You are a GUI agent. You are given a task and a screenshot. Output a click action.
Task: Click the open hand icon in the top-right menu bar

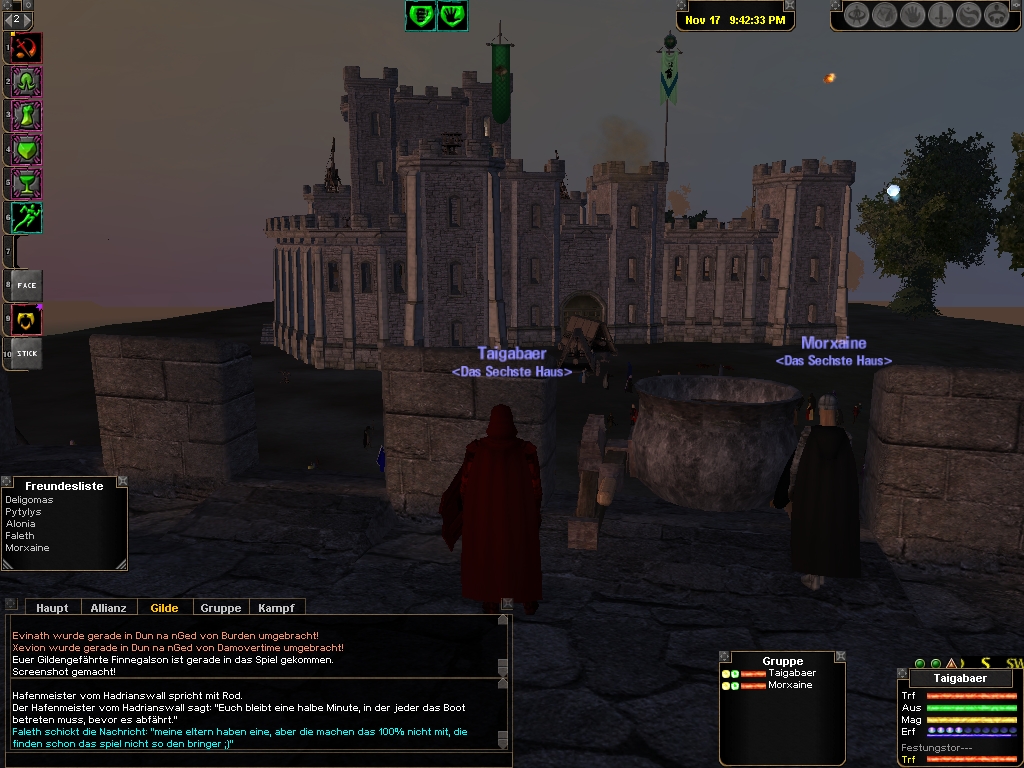pyautogui.click(x=912, y=15)
